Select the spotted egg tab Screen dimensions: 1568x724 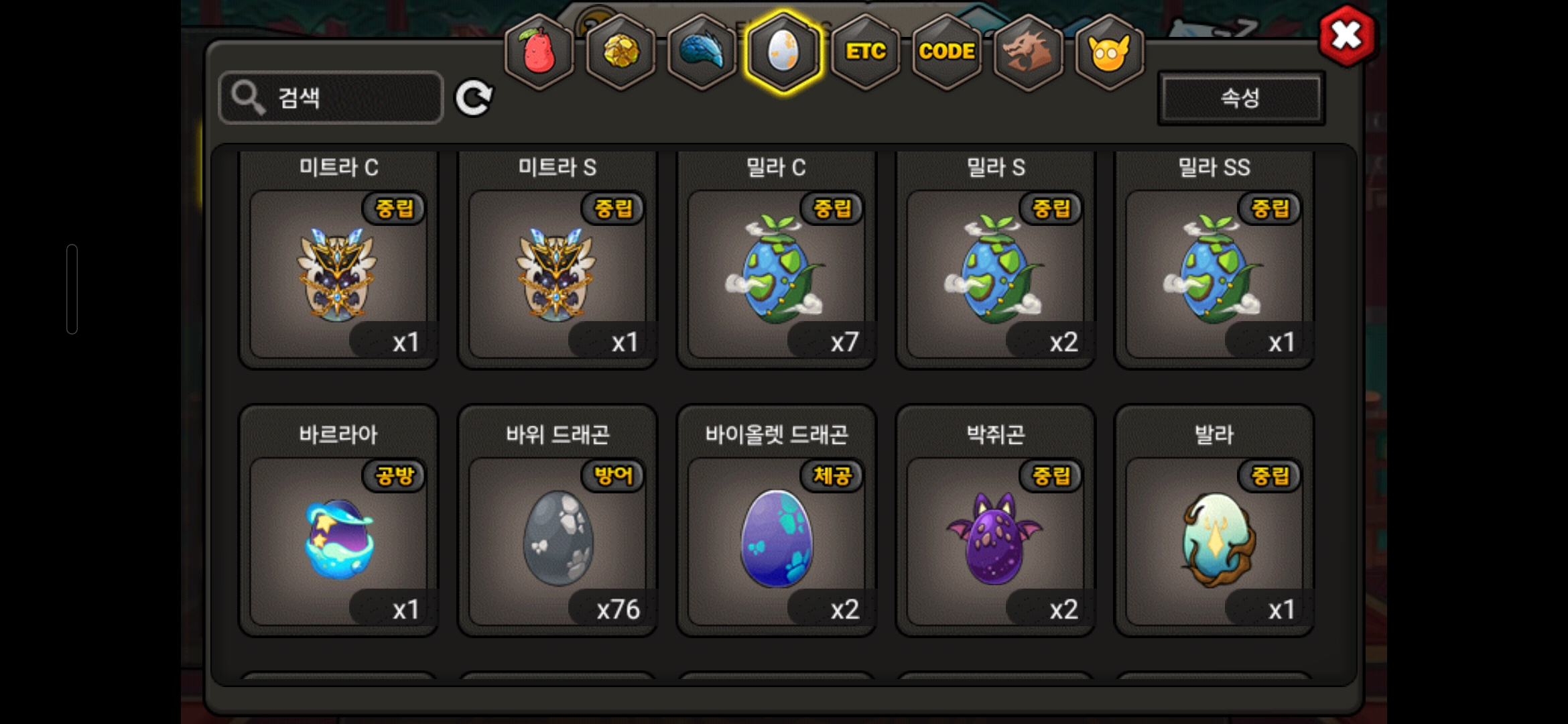783,52
